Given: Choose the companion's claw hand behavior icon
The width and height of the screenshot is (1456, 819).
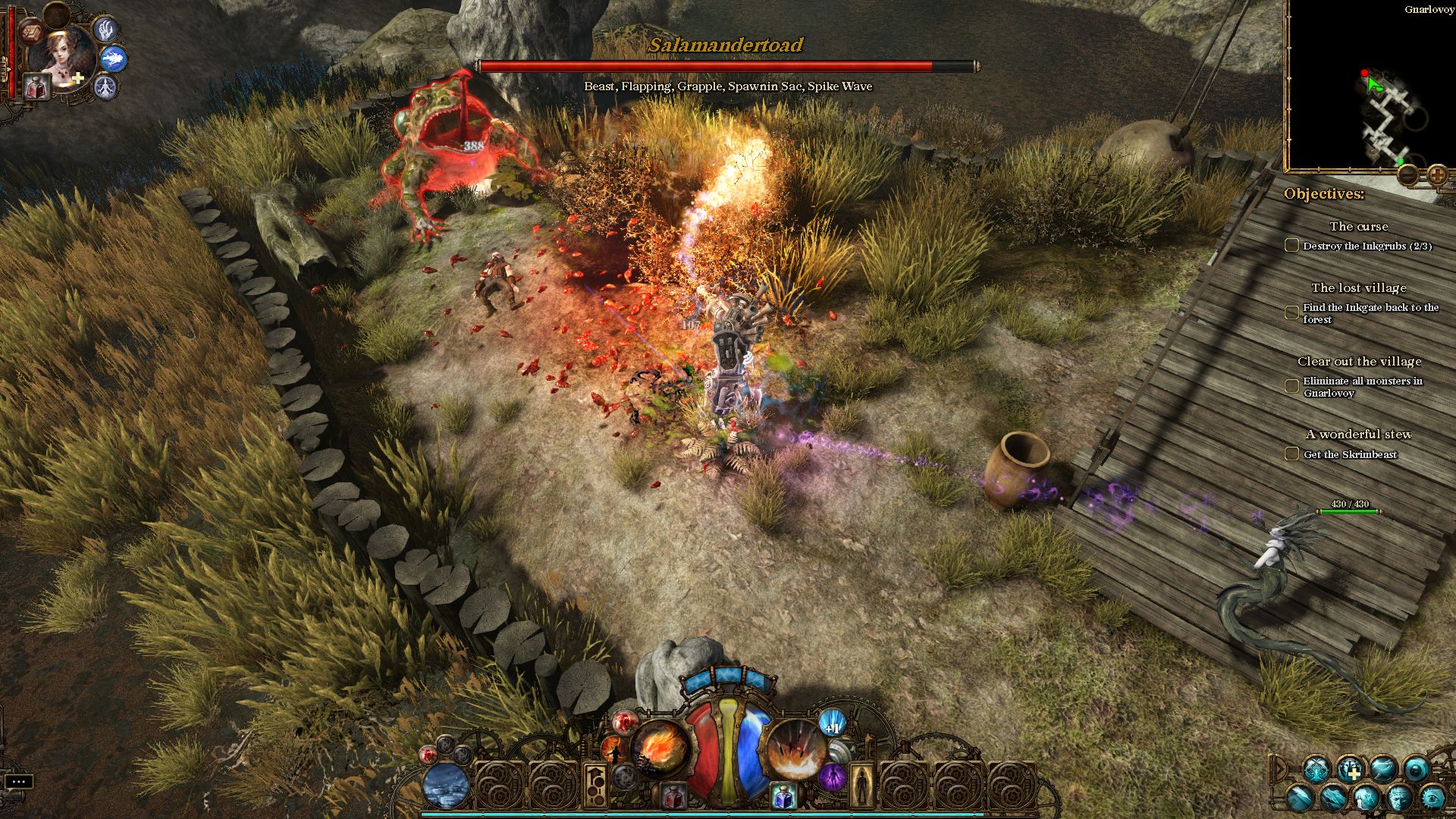Looking at the screenshot, I should [105, 30].
